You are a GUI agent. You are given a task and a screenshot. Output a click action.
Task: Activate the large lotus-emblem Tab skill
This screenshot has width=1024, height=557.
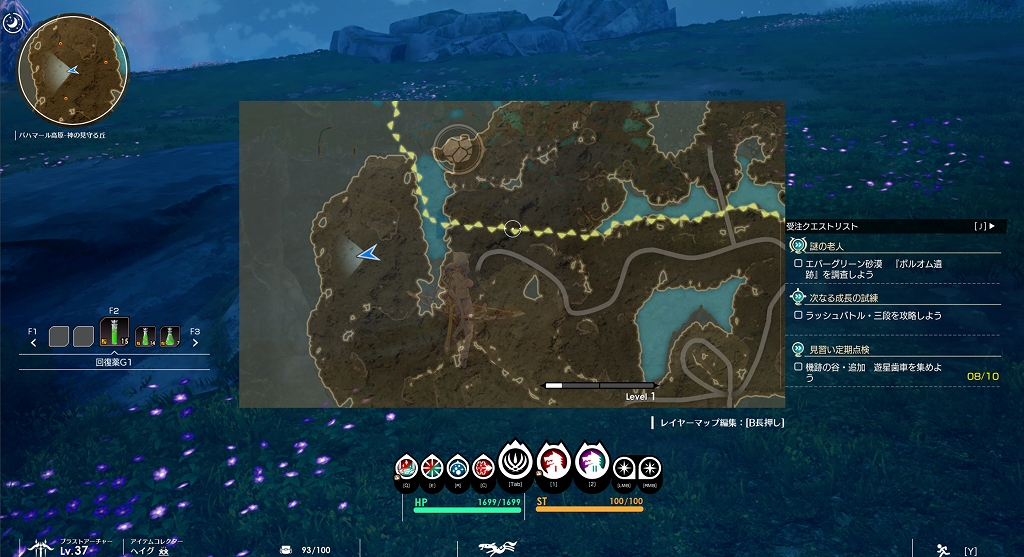pos(515,463)
